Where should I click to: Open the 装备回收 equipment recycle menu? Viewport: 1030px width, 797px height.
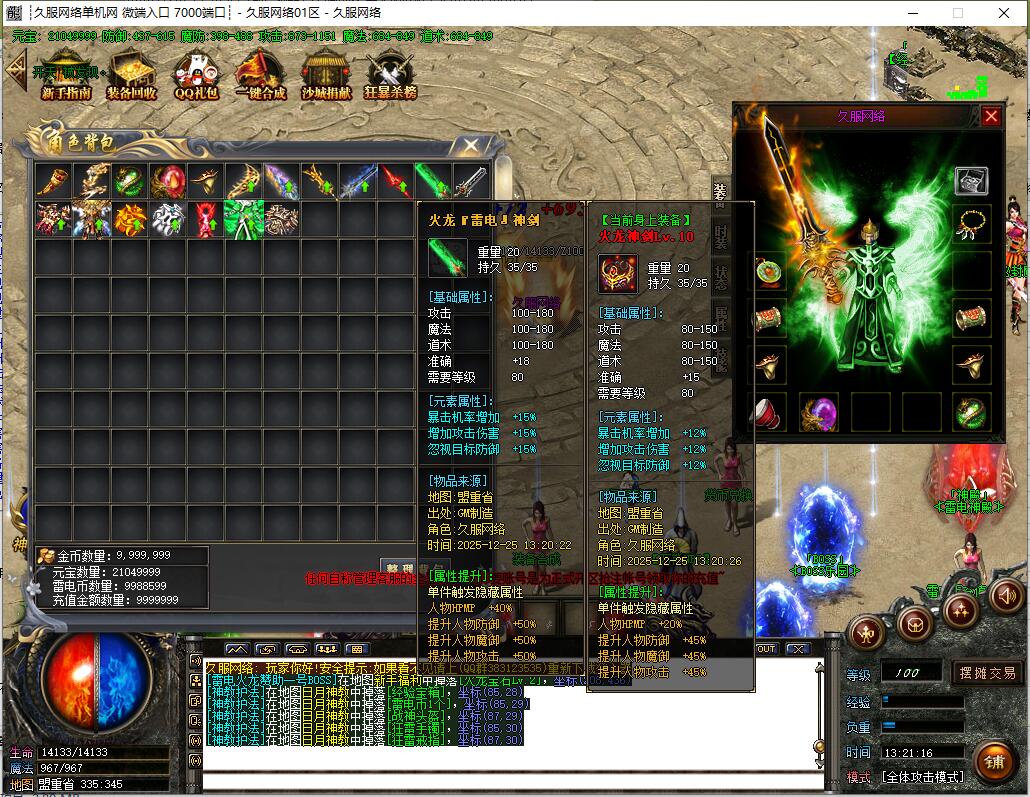click(x=131, y=75)
